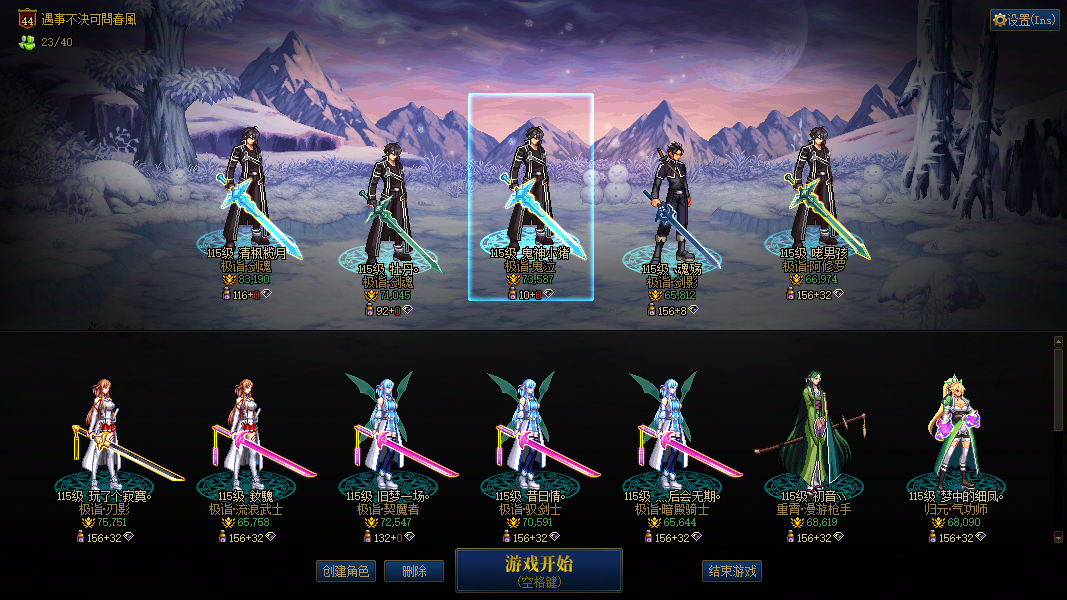Start the game with 游戏开始 button
Viewport: 1067px width, 600px height.
pyautogui.click(x=539, y=569)
